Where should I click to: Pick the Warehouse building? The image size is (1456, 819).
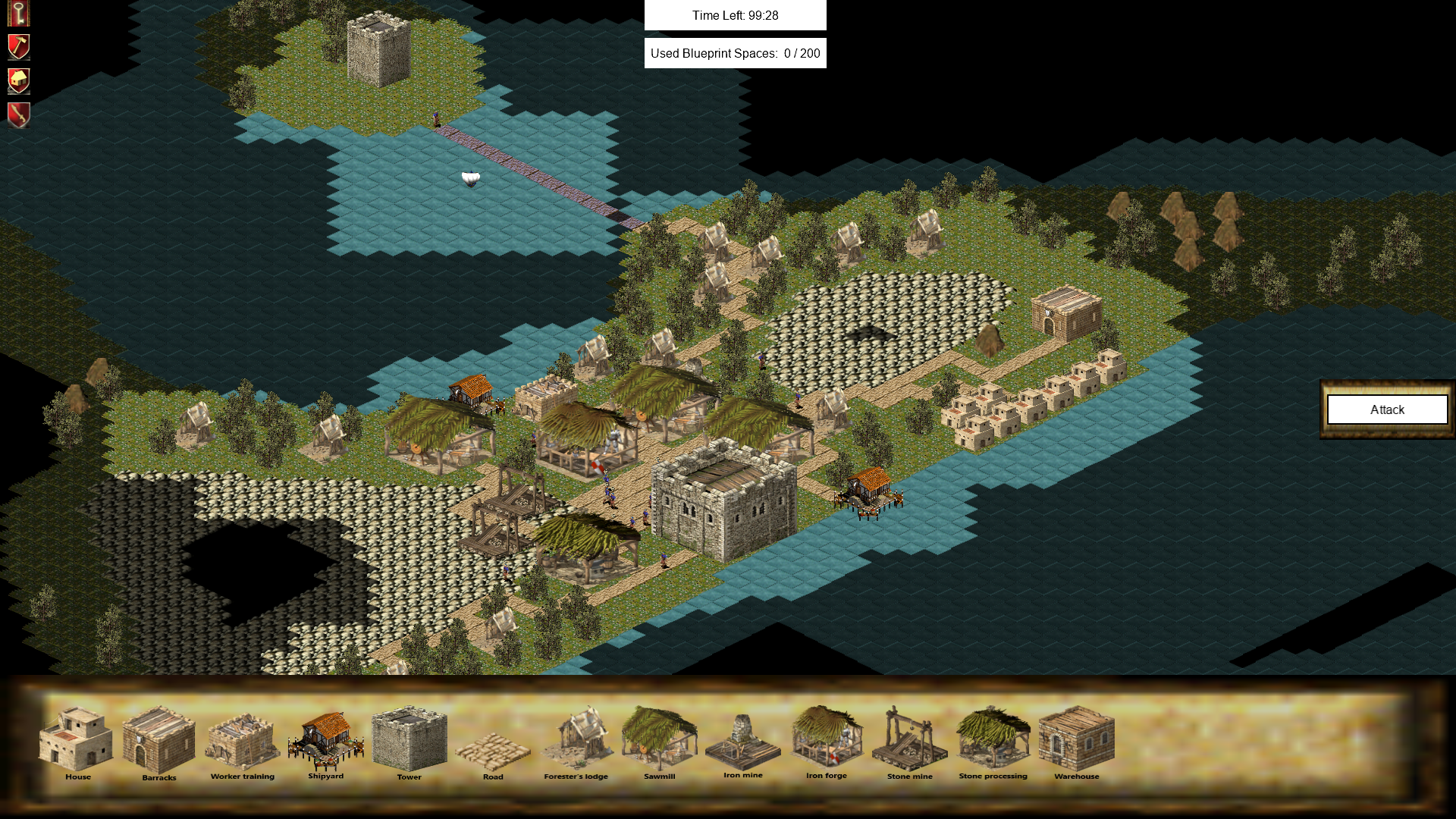pos(1076,739)
